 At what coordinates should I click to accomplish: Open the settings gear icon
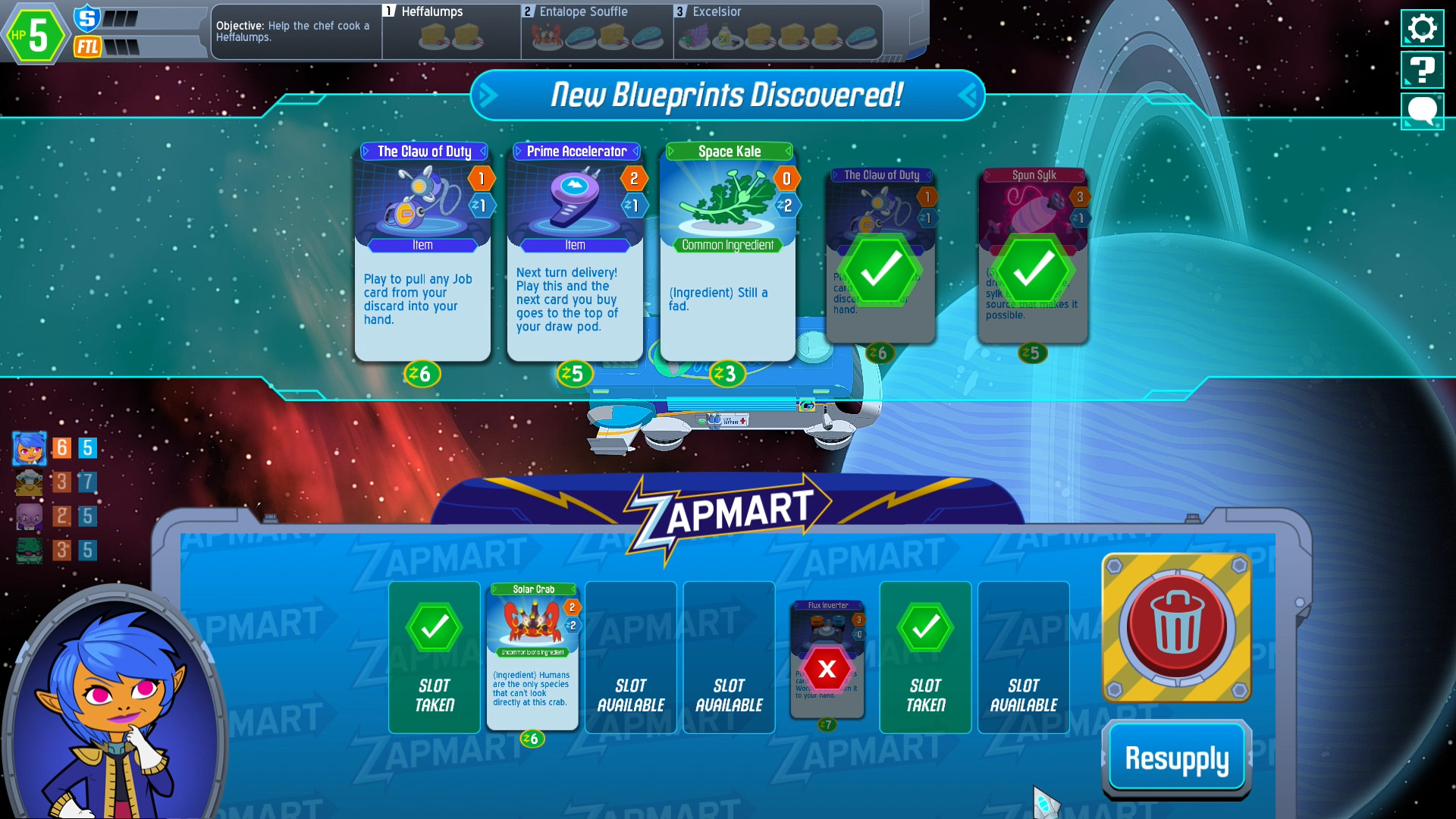pyautogui.click(x=1423, y=28)
